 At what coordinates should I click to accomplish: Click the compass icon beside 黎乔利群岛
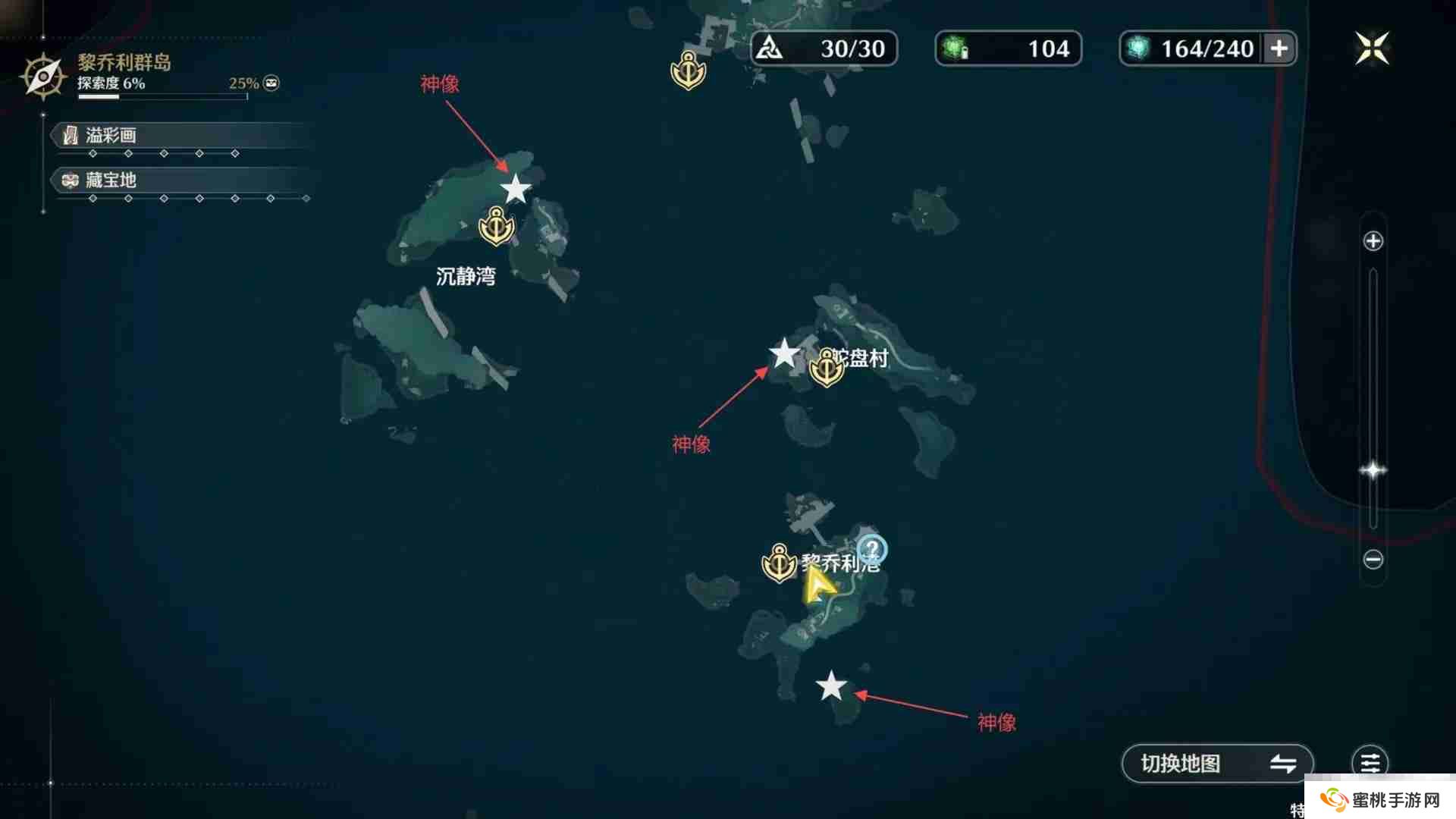(43, 76)
